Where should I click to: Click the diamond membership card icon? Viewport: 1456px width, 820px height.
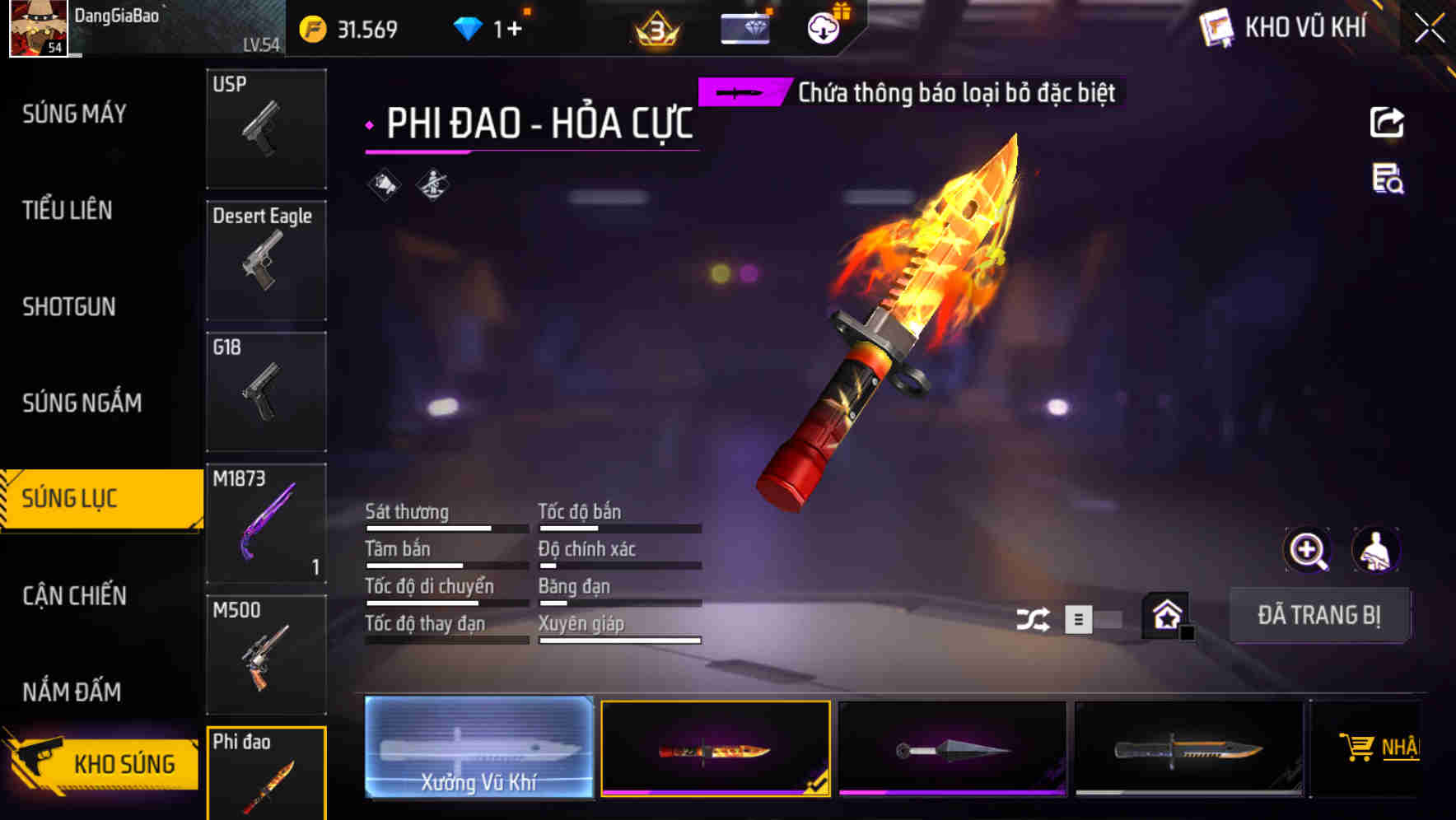click(x=745, y=27)
